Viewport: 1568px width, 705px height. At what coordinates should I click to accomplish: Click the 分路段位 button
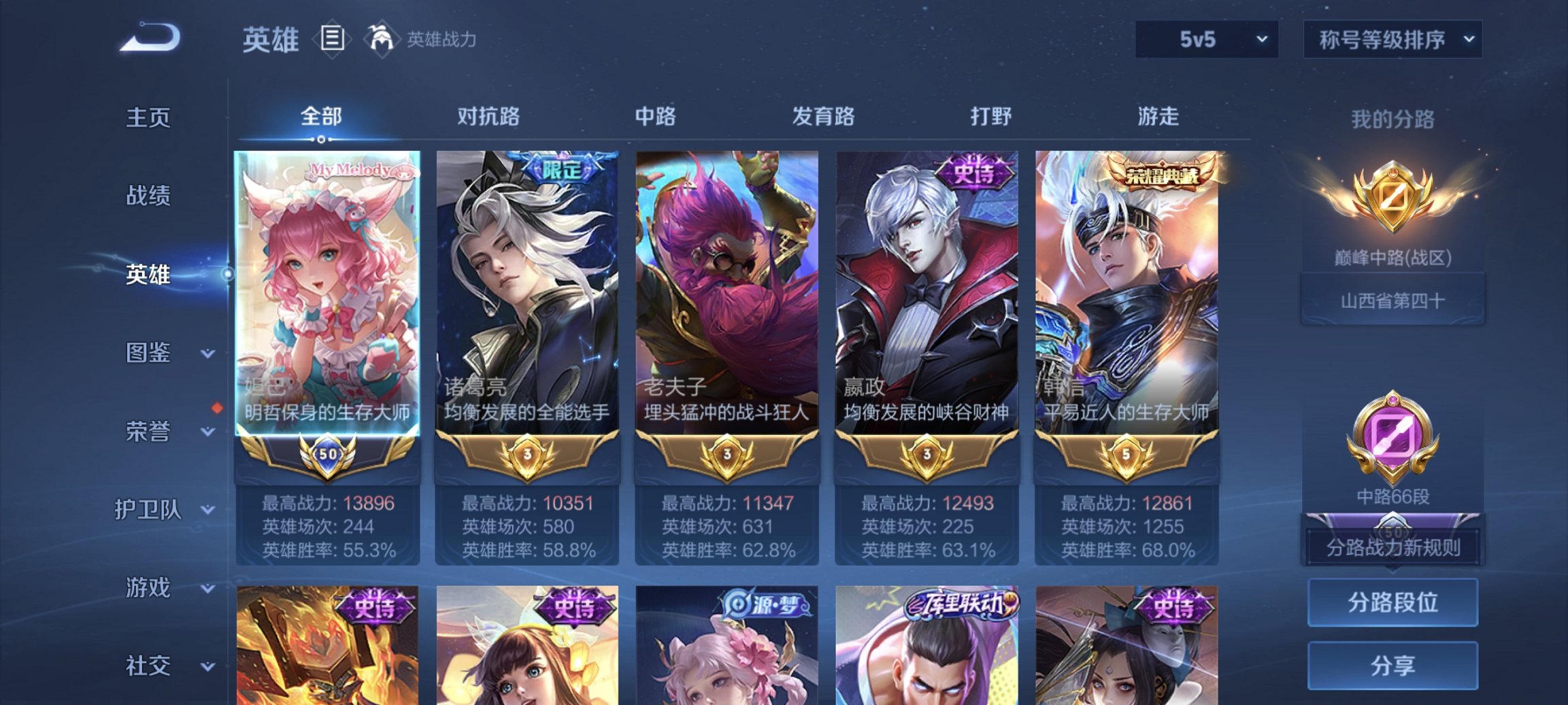(1392, 602)
